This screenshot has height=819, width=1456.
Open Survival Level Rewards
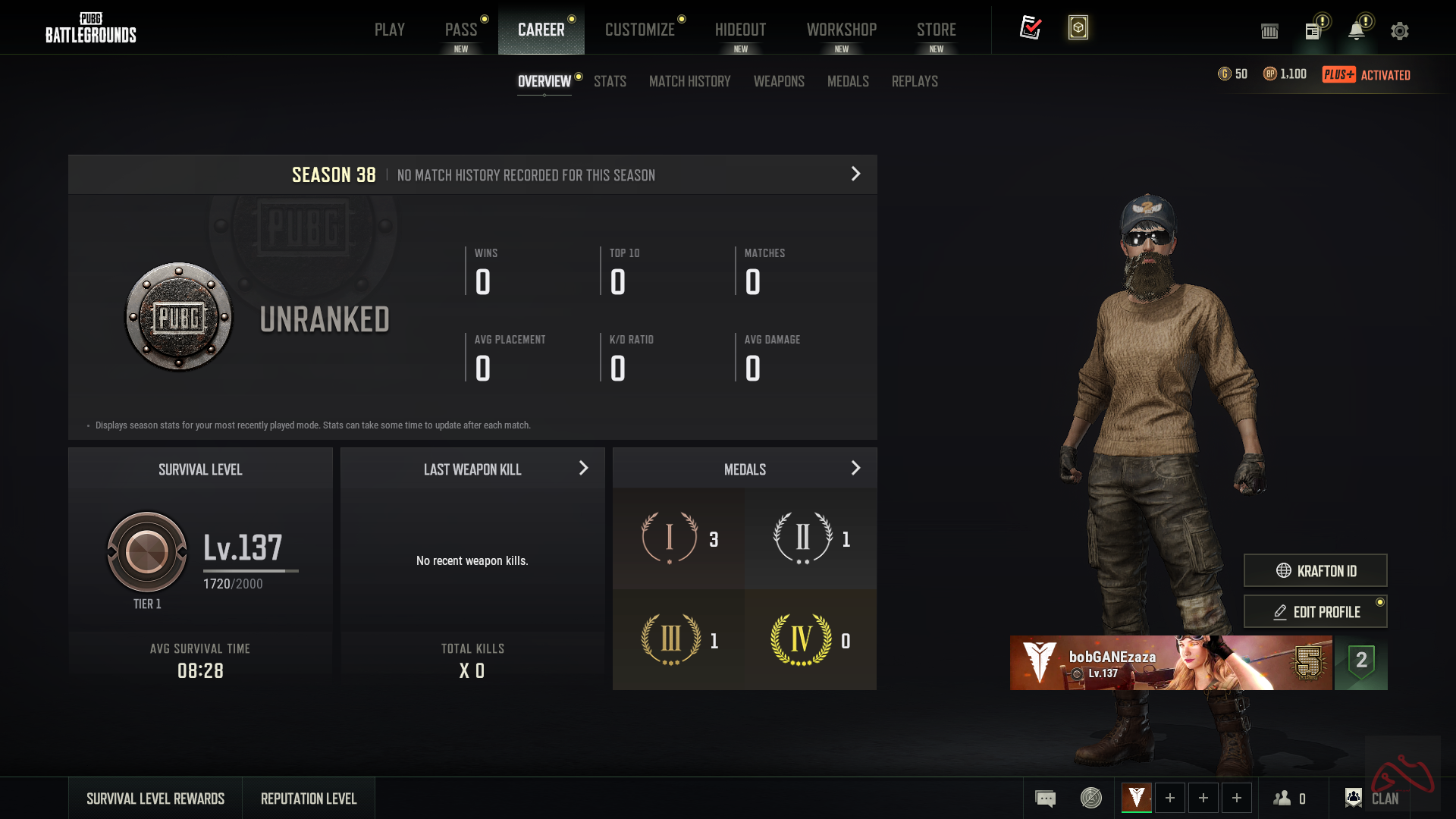point(155,798)
